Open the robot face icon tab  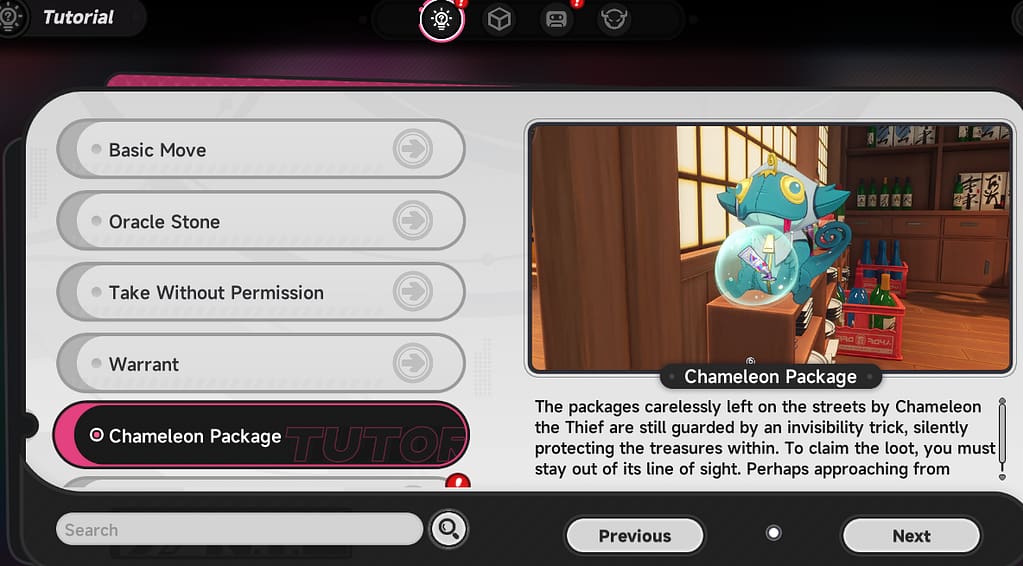(x=557, y=20)
